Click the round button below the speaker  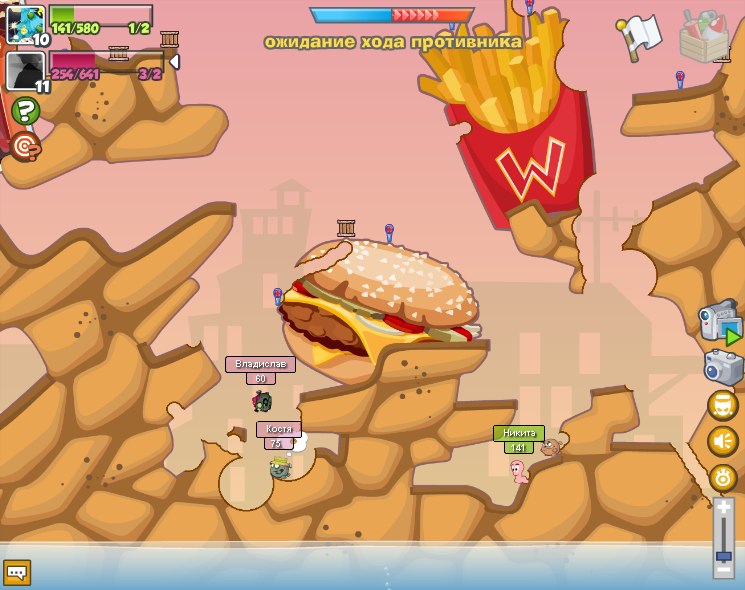[x=723, y=477]
